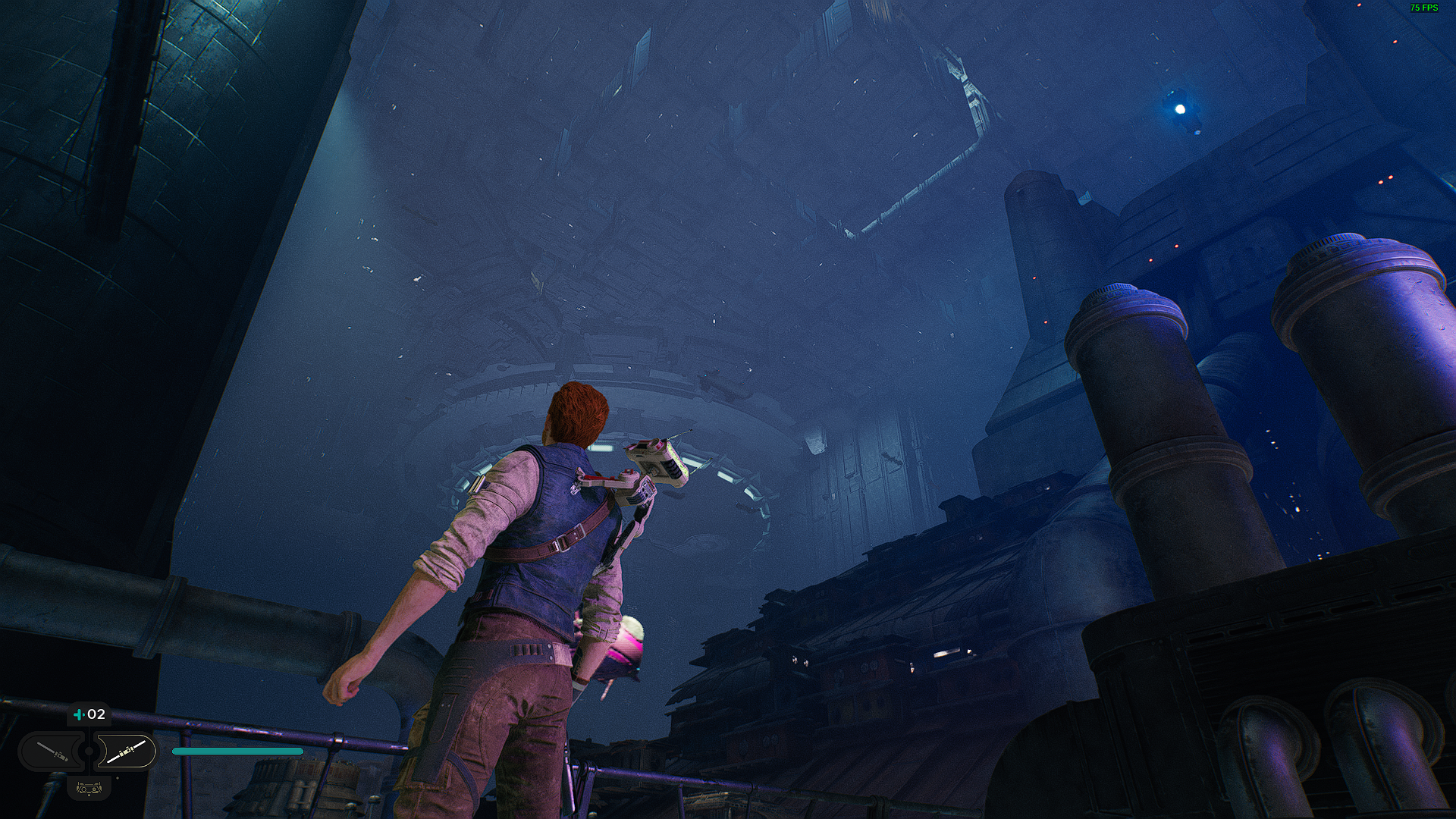
Task: Select the single-blade lightsaber stance slot
Action: [x=53, y=752]
